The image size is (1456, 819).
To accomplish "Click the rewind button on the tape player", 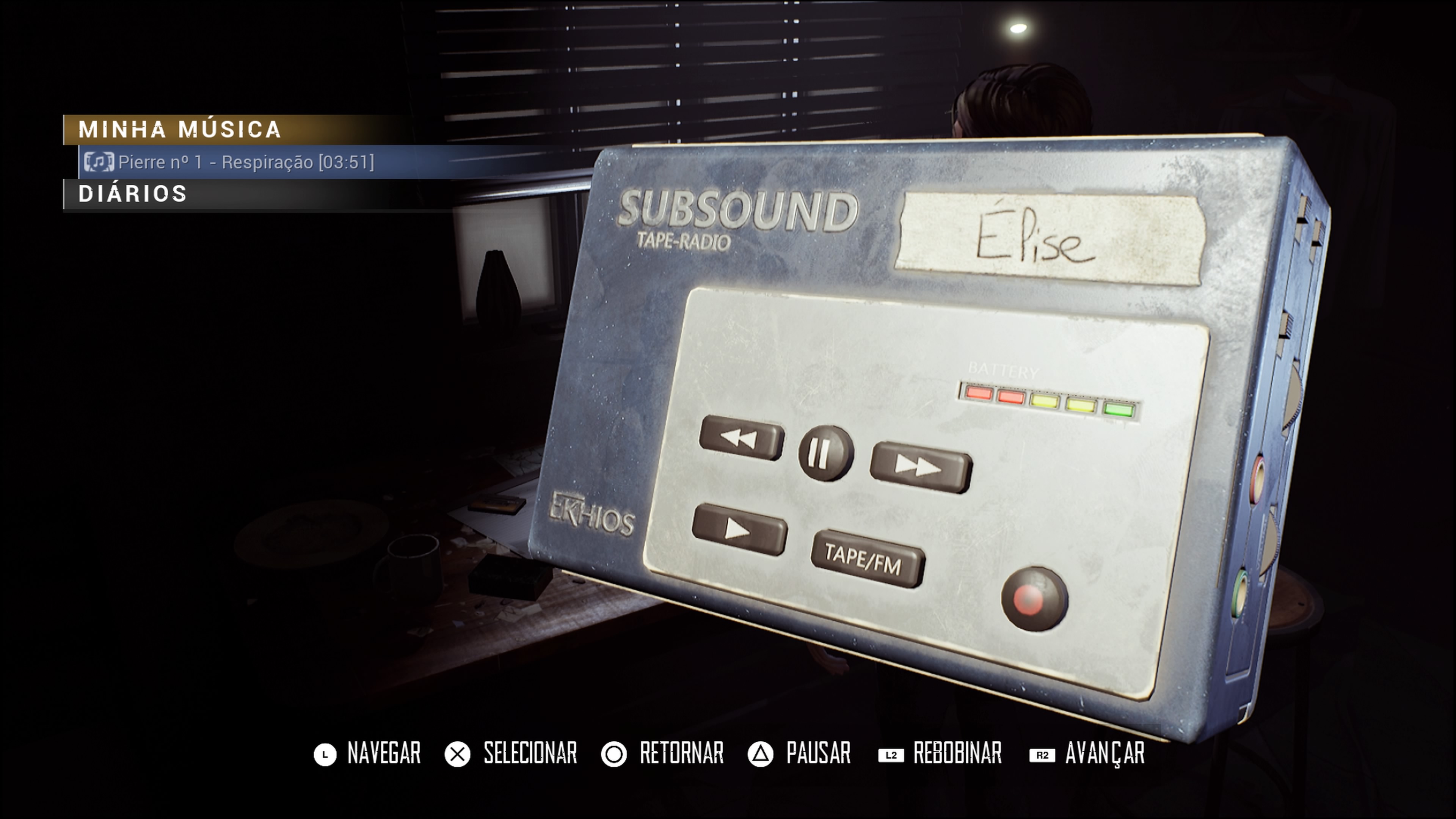I will pyautogui.click(x=741, y=438).
